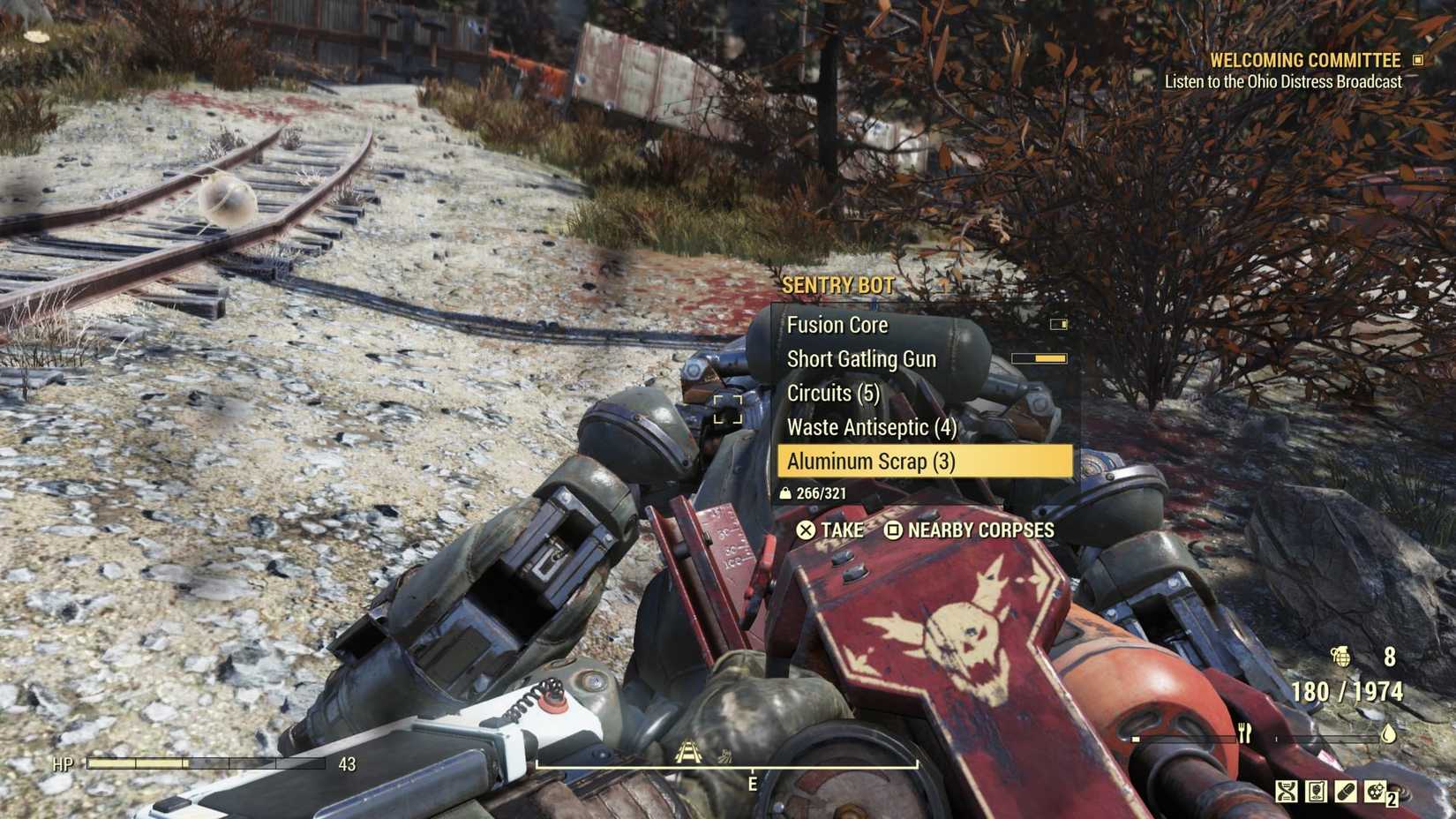Screen dimensions: 1456x819
Task: Click the battery icon next to Fusion Core
Action: pyautogui.click(x=1056, y=325)
